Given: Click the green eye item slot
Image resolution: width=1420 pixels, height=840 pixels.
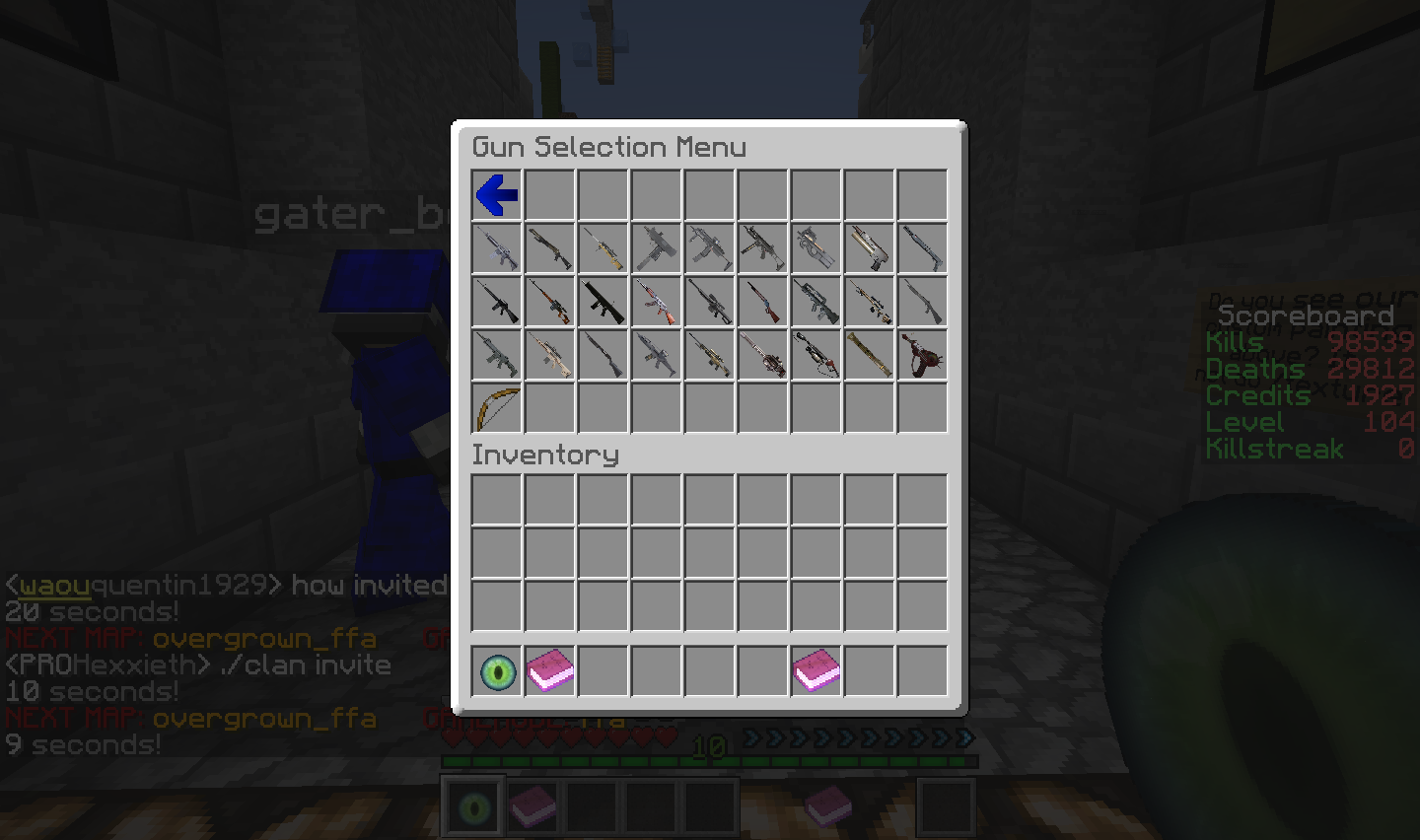Looking at the screenshot, I should point(497,672).
